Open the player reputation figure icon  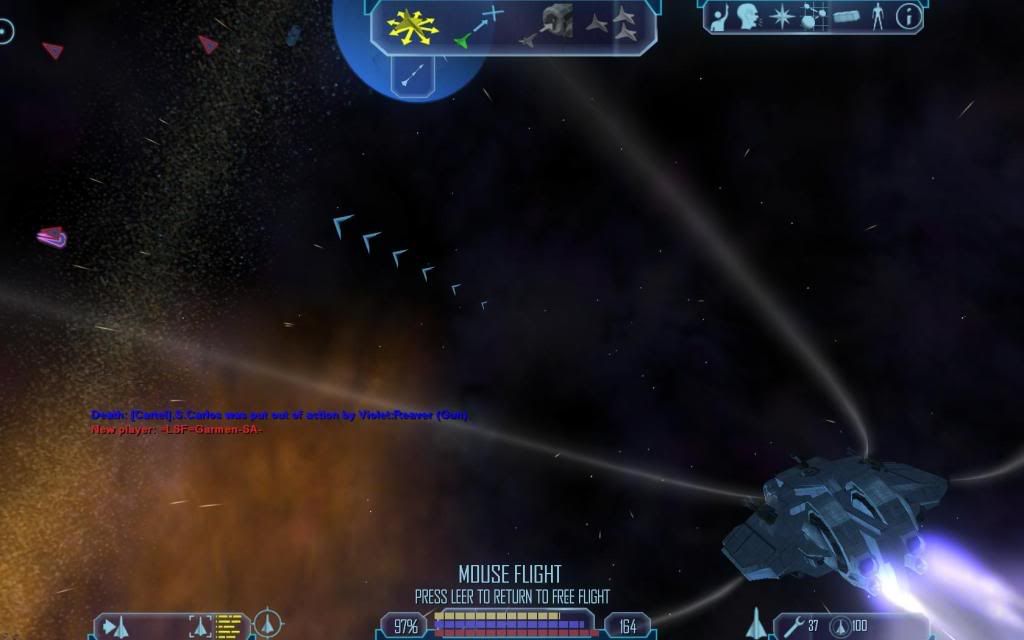tap(877, 16)
